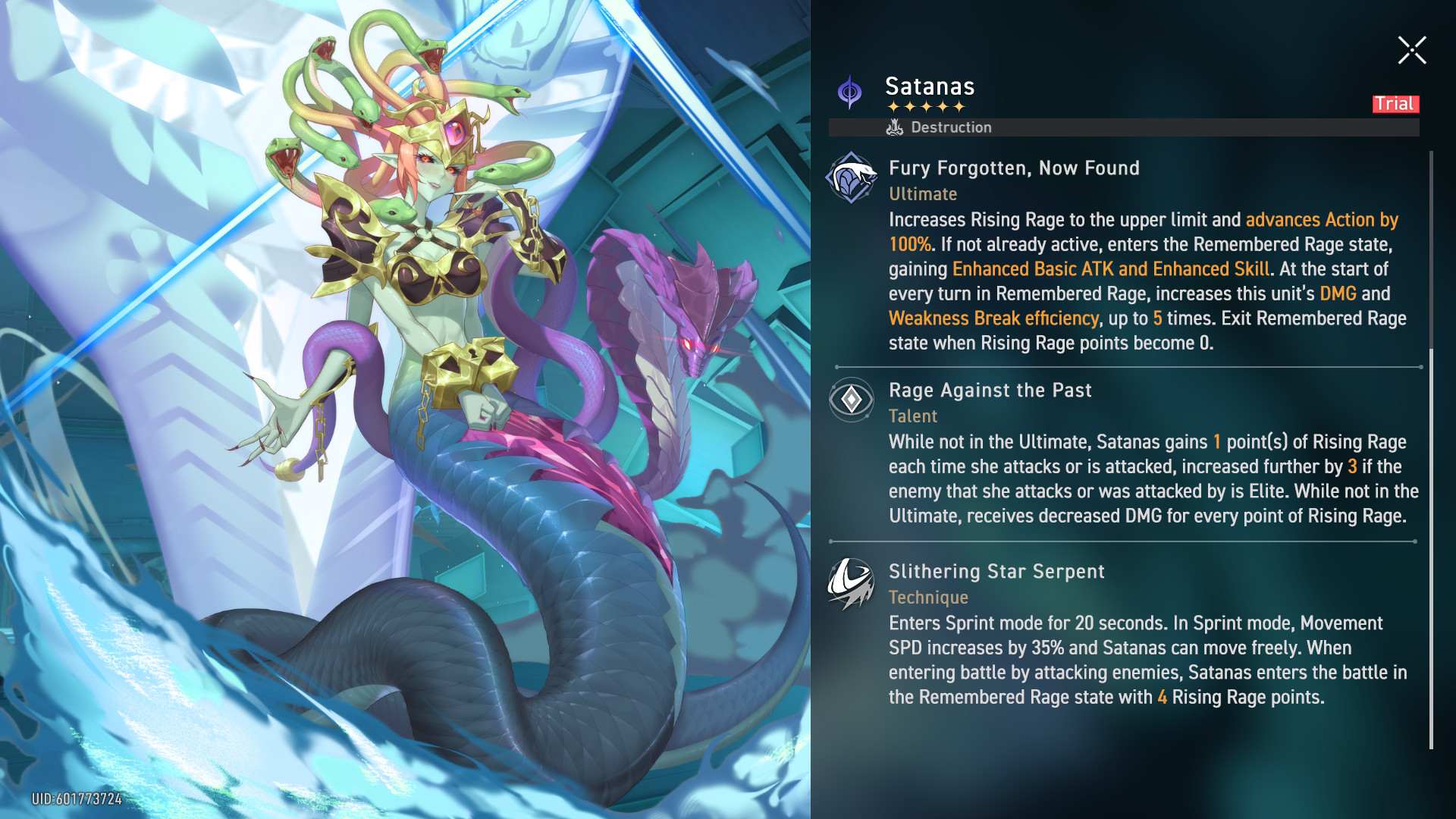
Task: Click the Quantum element icon beside Satanas
Action: 849,93
